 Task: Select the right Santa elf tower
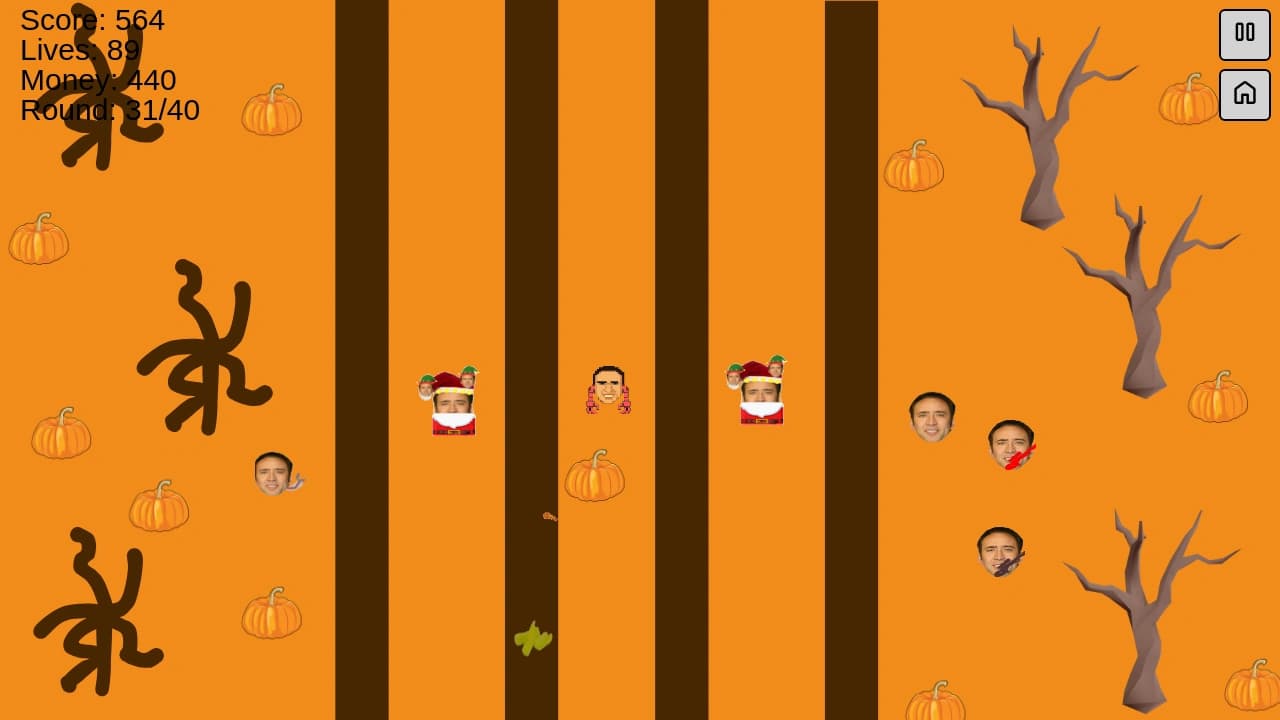[x=760, y=395]
